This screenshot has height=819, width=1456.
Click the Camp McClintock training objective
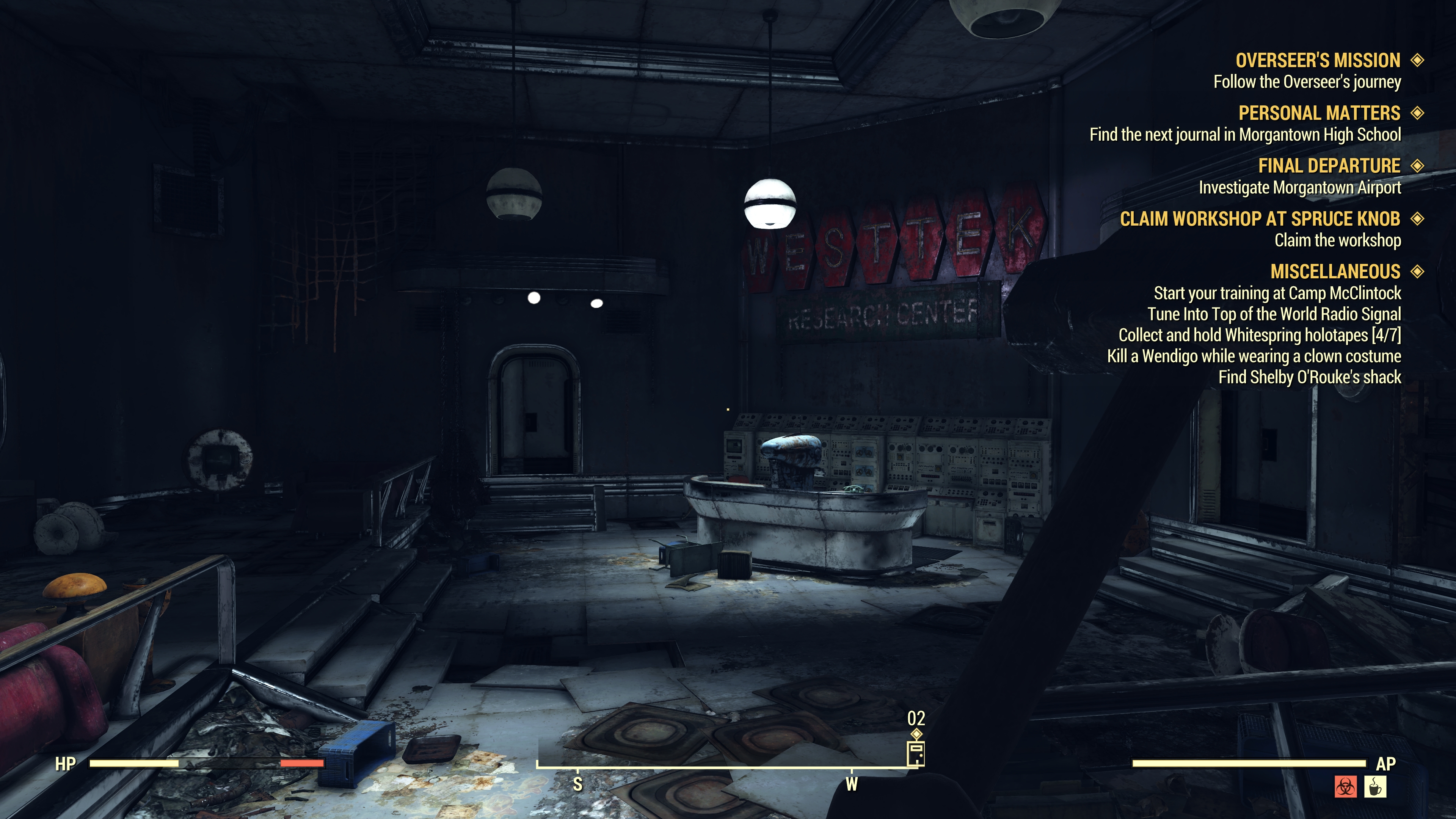click(1277, 293)
